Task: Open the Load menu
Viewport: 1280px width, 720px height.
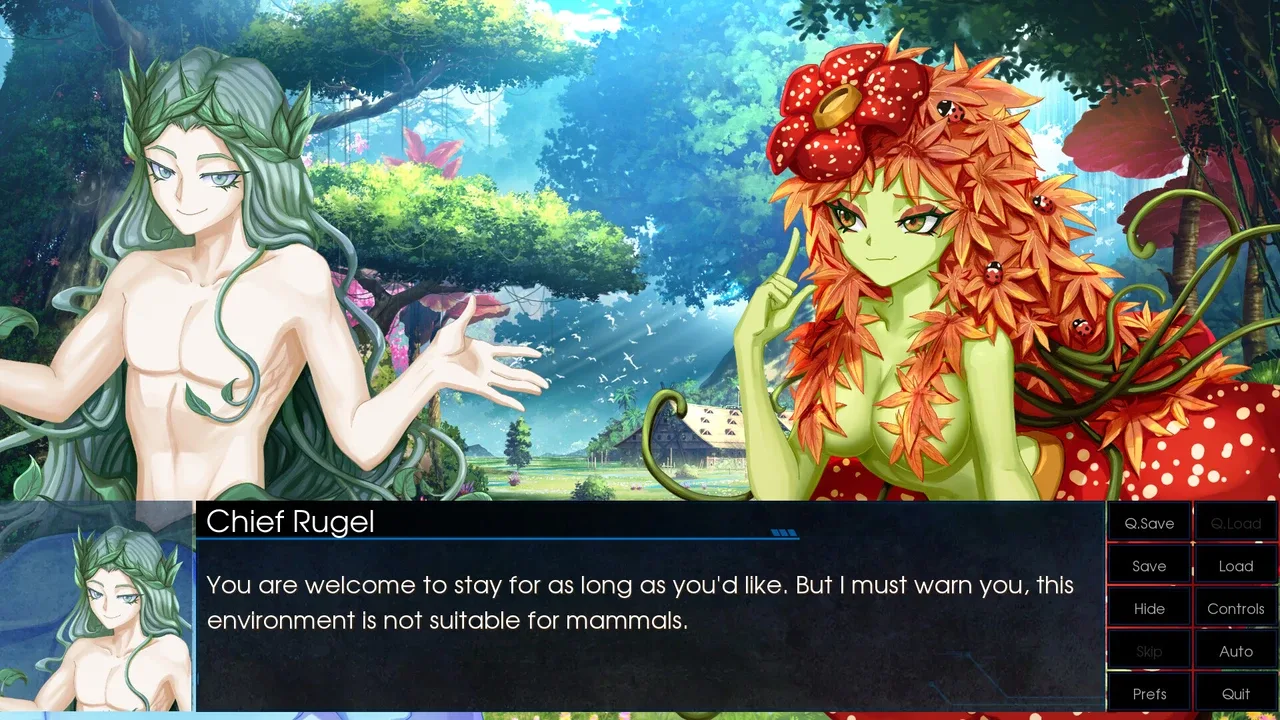Action: (1236, 566)
